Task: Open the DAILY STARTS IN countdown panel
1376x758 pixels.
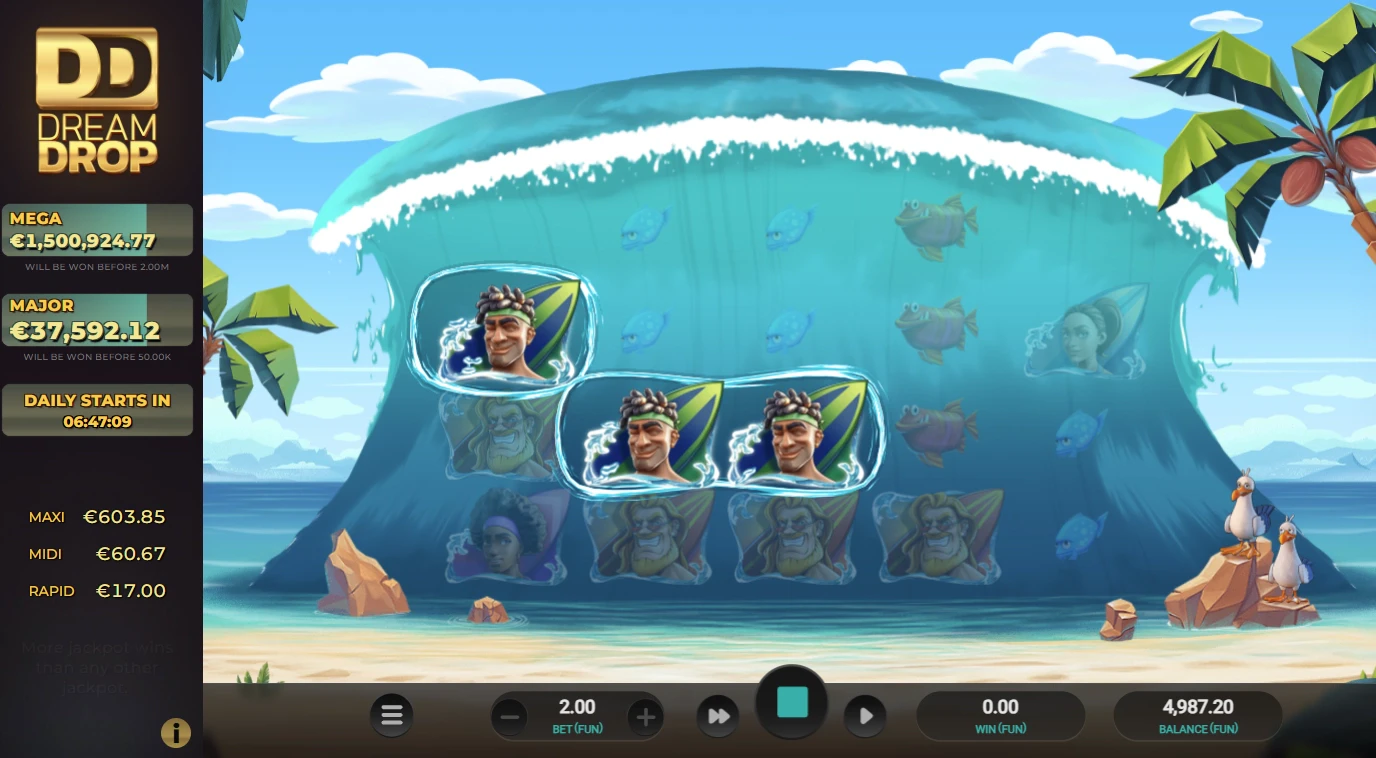Action: click(97, 409)
